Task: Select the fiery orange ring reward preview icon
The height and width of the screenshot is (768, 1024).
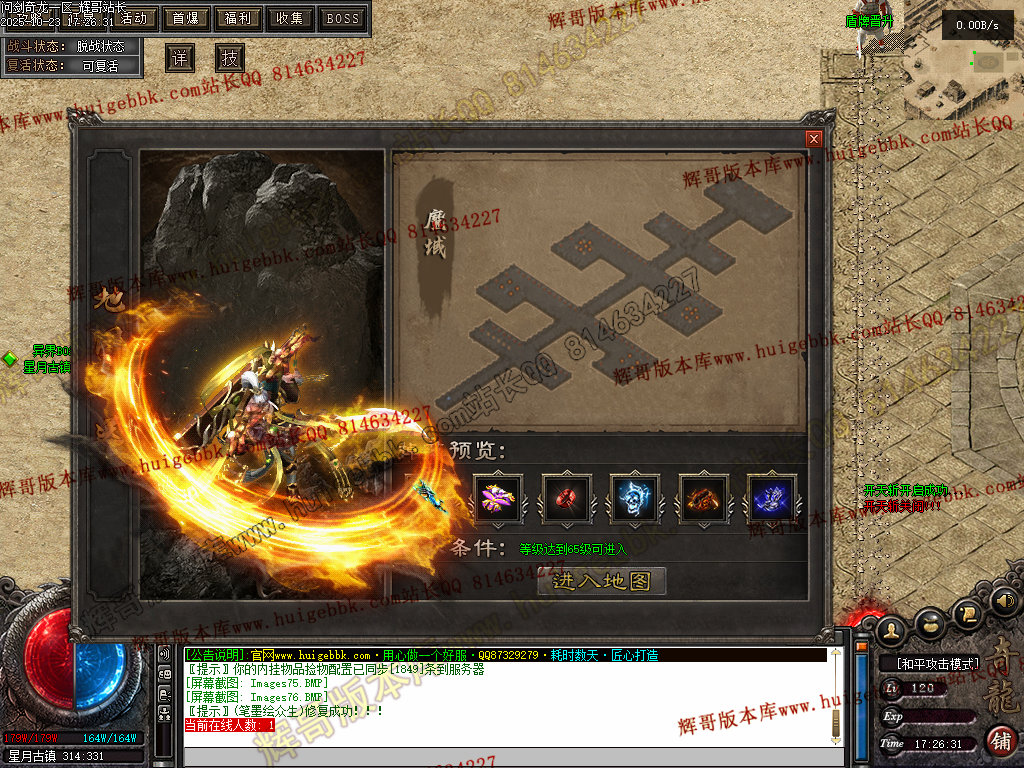Action: pyautogui.click(x=703, y=497)
